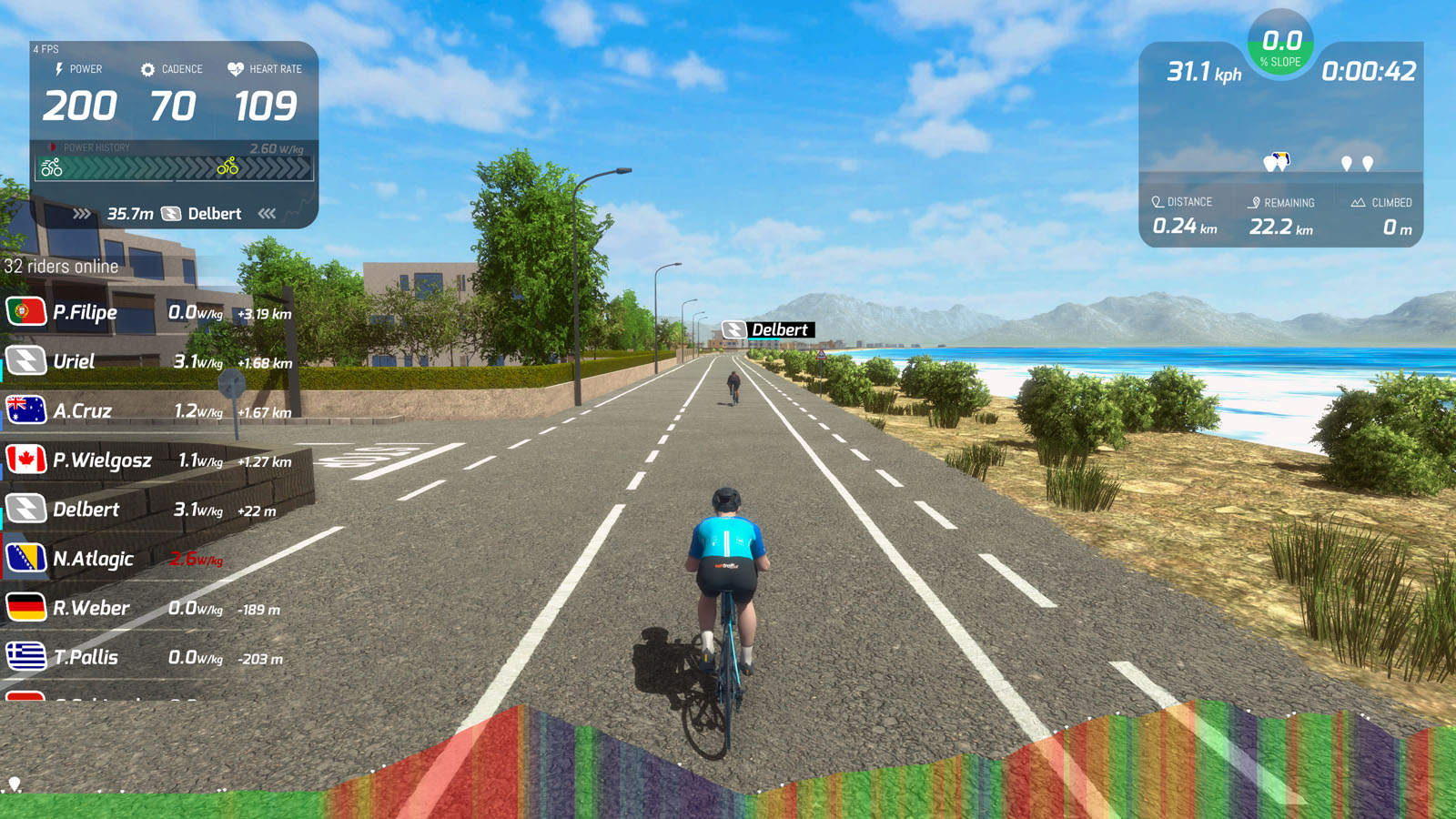Click the 32 riders online label
The height and width of the screenshot is (819, 1456).
pyautogui.click(x=61, y=267)
